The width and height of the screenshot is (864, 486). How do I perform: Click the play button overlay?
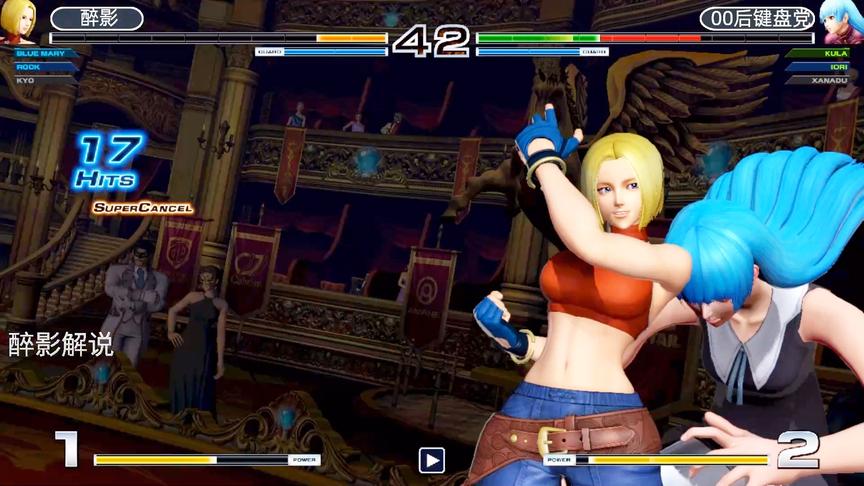pyautogui.click(x=431, y=460)
